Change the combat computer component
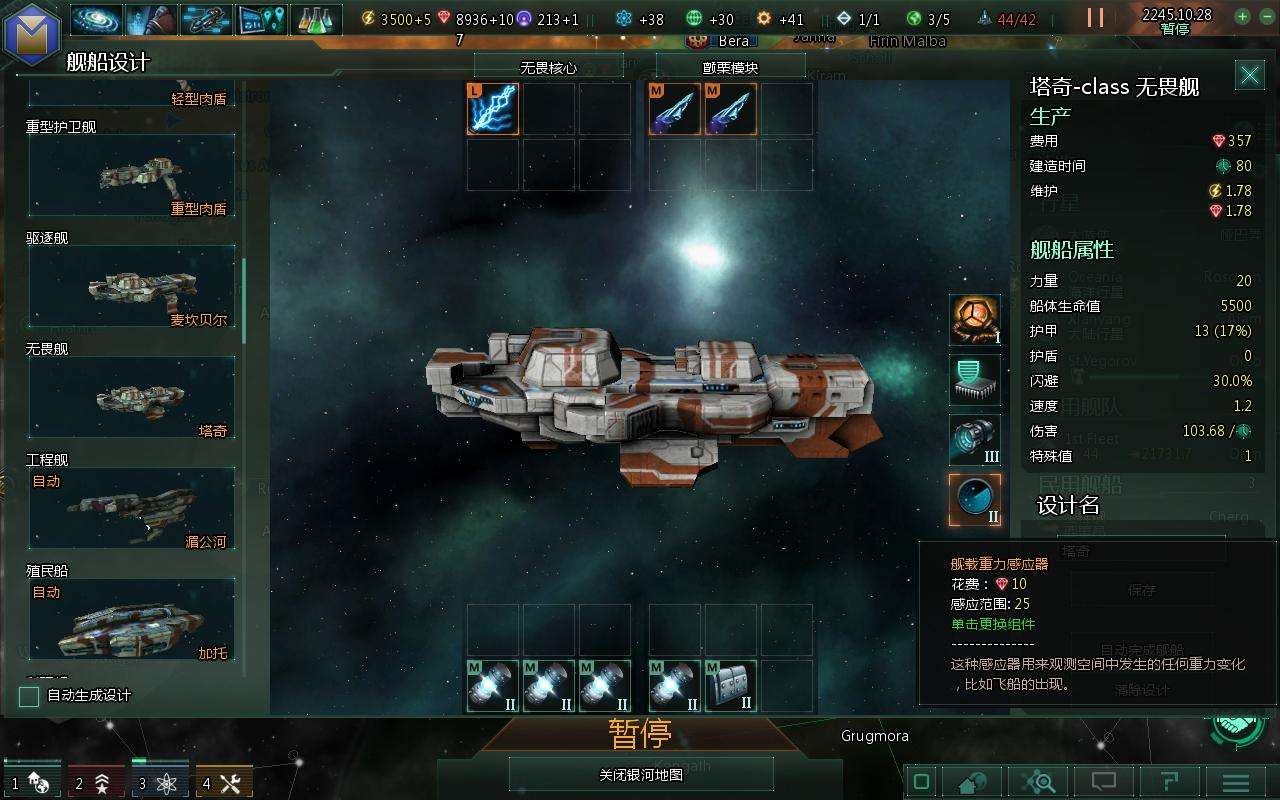This screenshot has width=1280, height=800. click(x=975, y=380)
